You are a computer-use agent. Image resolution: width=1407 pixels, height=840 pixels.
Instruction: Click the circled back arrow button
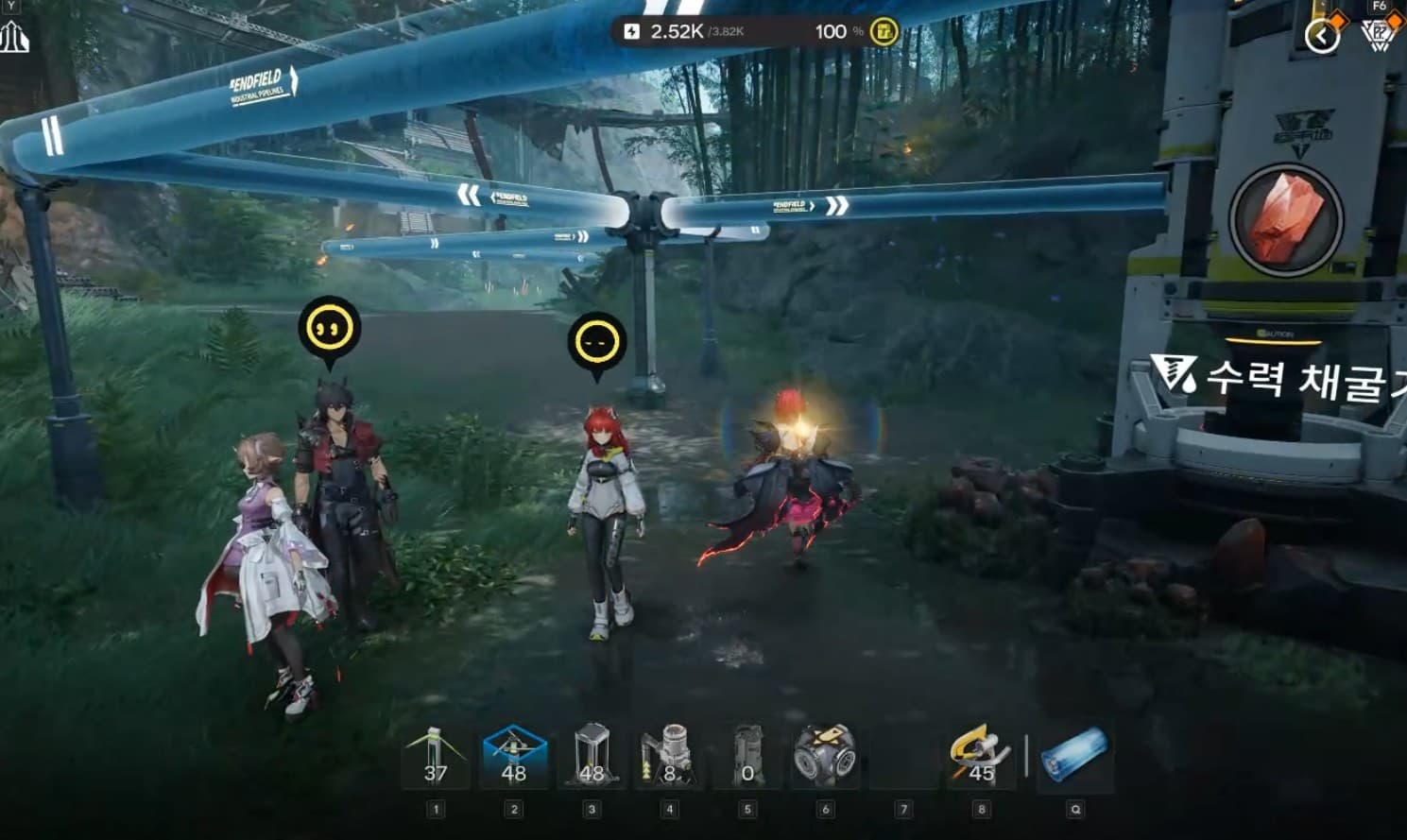coord(1322,36)
